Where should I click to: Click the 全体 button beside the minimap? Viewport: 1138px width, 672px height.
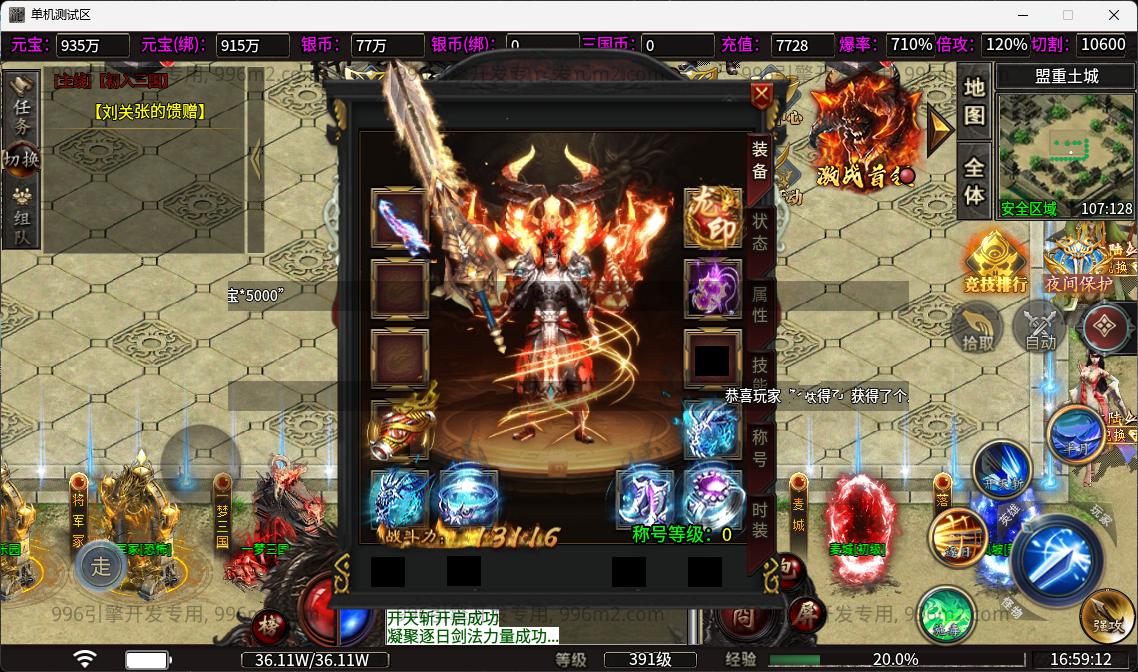(x=974, y=180)
